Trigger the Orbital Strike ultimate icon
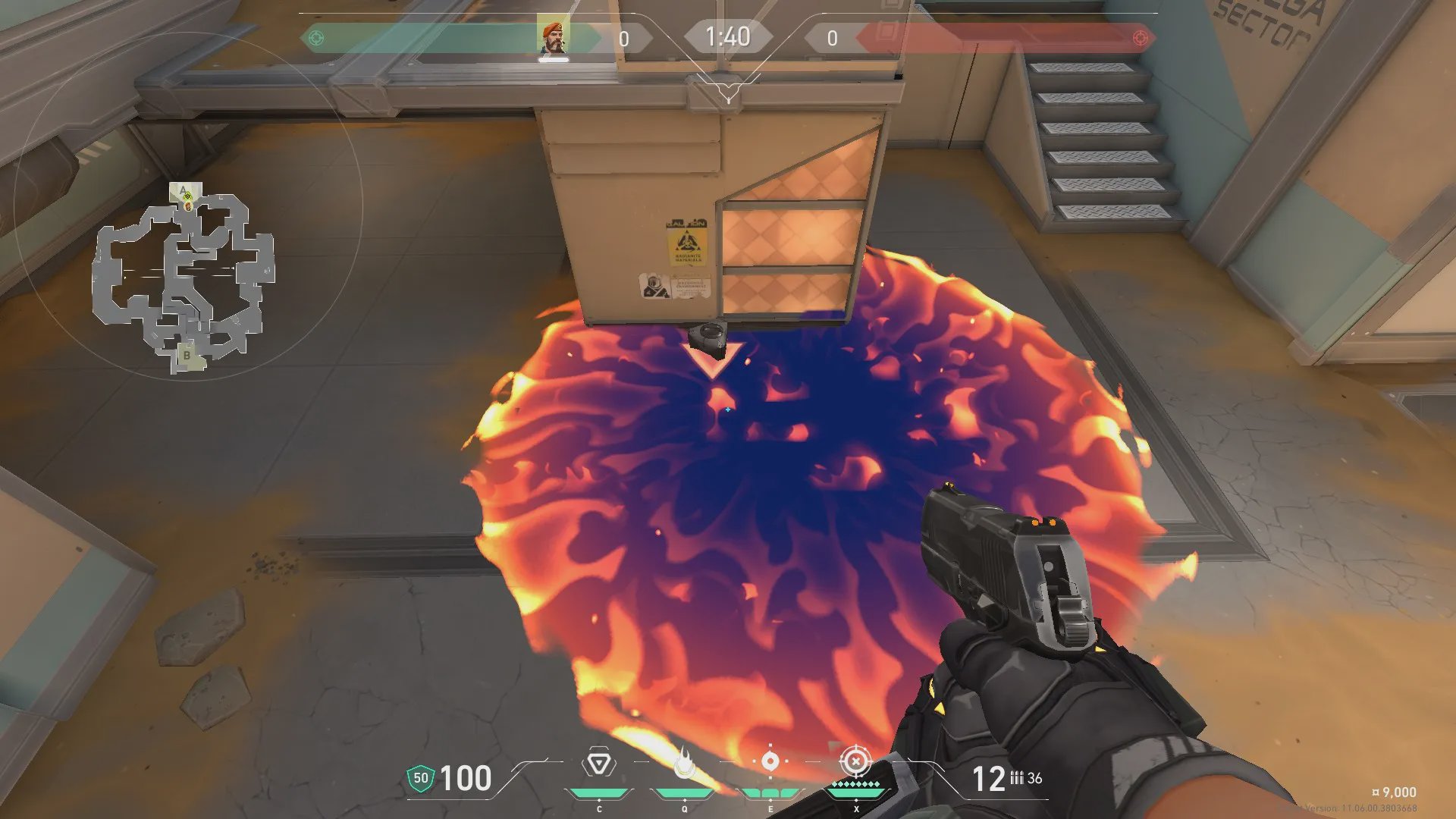 [855, 761]
